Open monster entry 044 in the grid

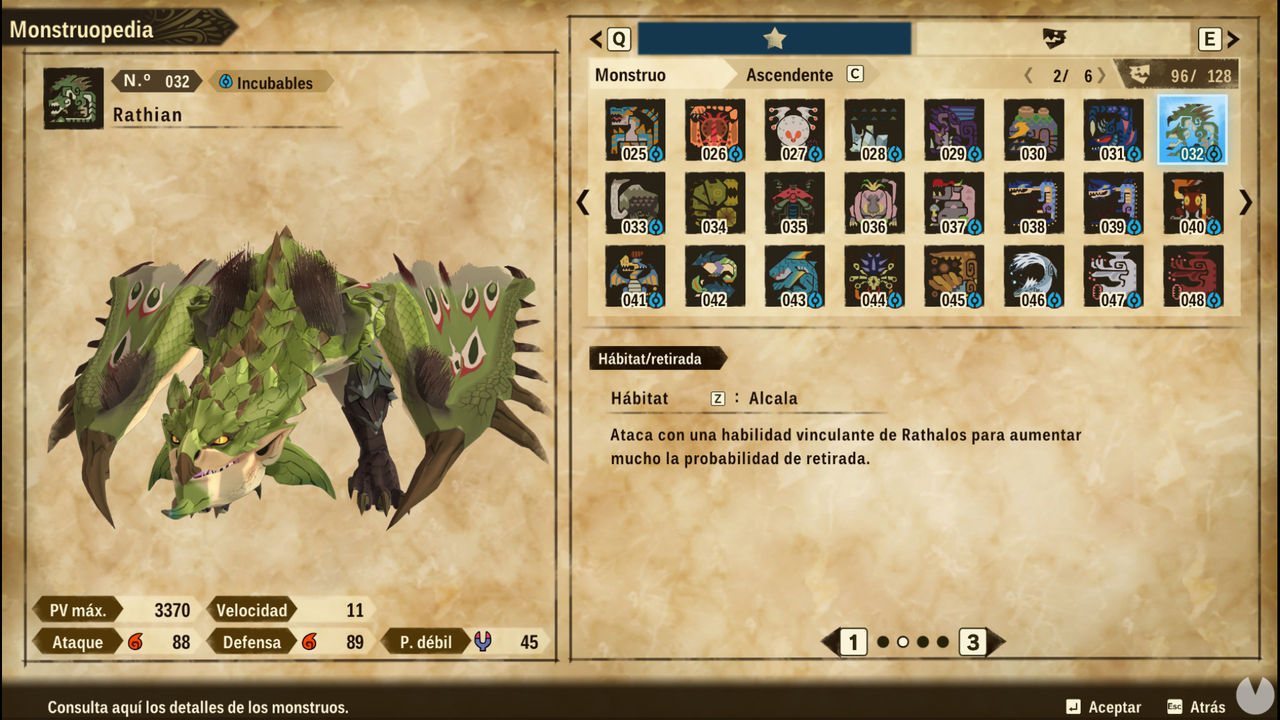tap(873, 276)
